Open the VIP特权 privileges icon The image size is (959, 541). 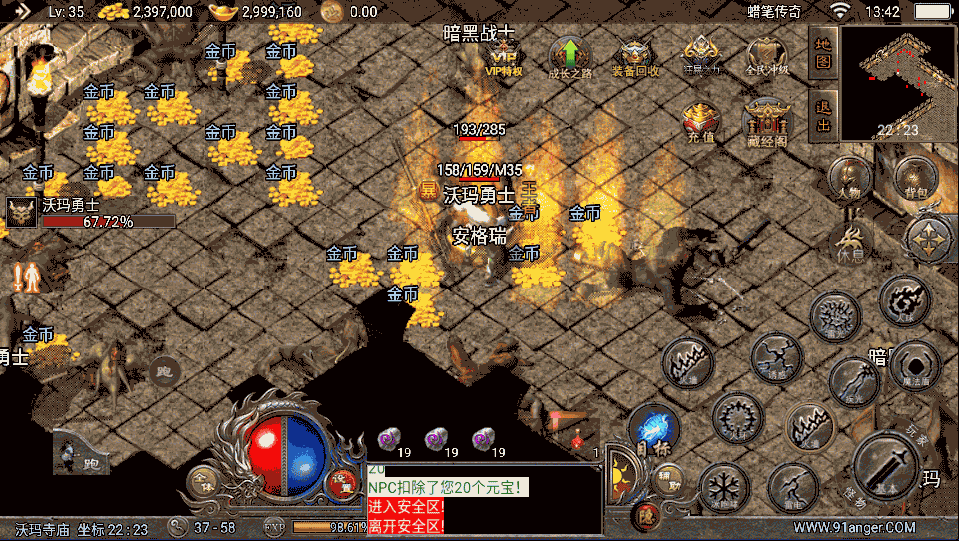click(504, 56)
